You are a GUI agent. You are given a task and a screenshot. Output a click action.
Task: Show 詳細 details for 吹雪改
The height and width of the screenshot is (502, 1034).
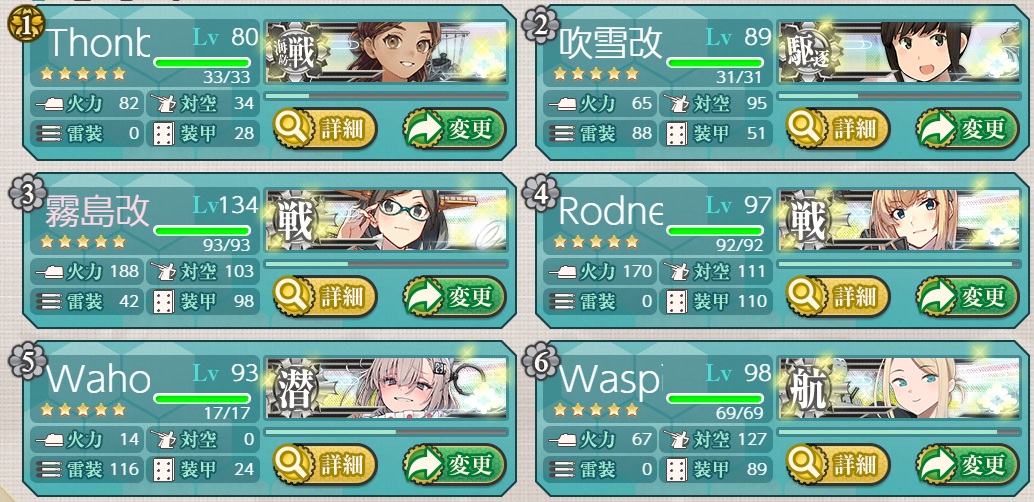(x=836, y=128)
